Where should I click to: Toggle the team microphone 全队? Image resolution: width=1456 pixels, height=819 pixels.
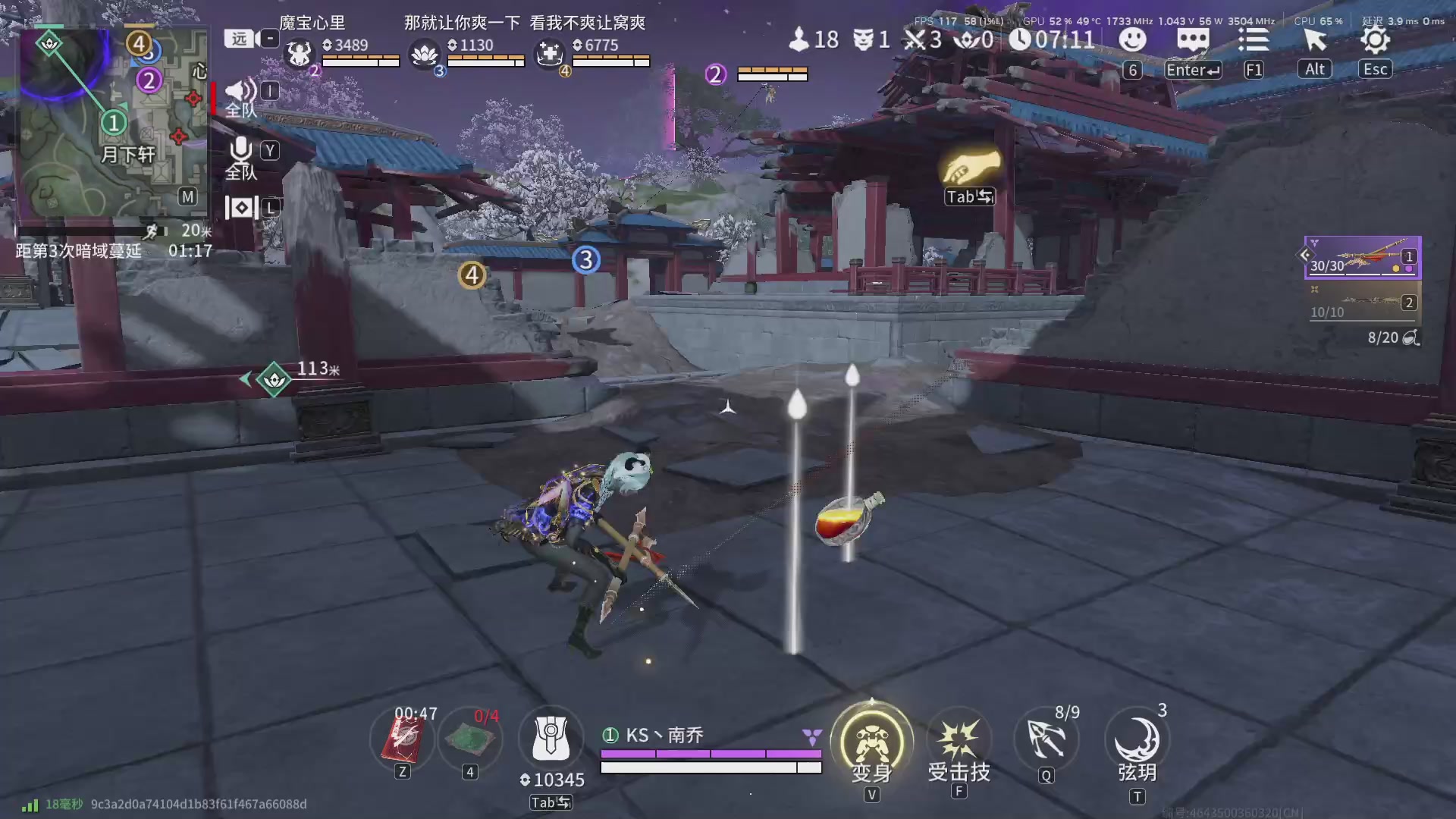point(240,150)
